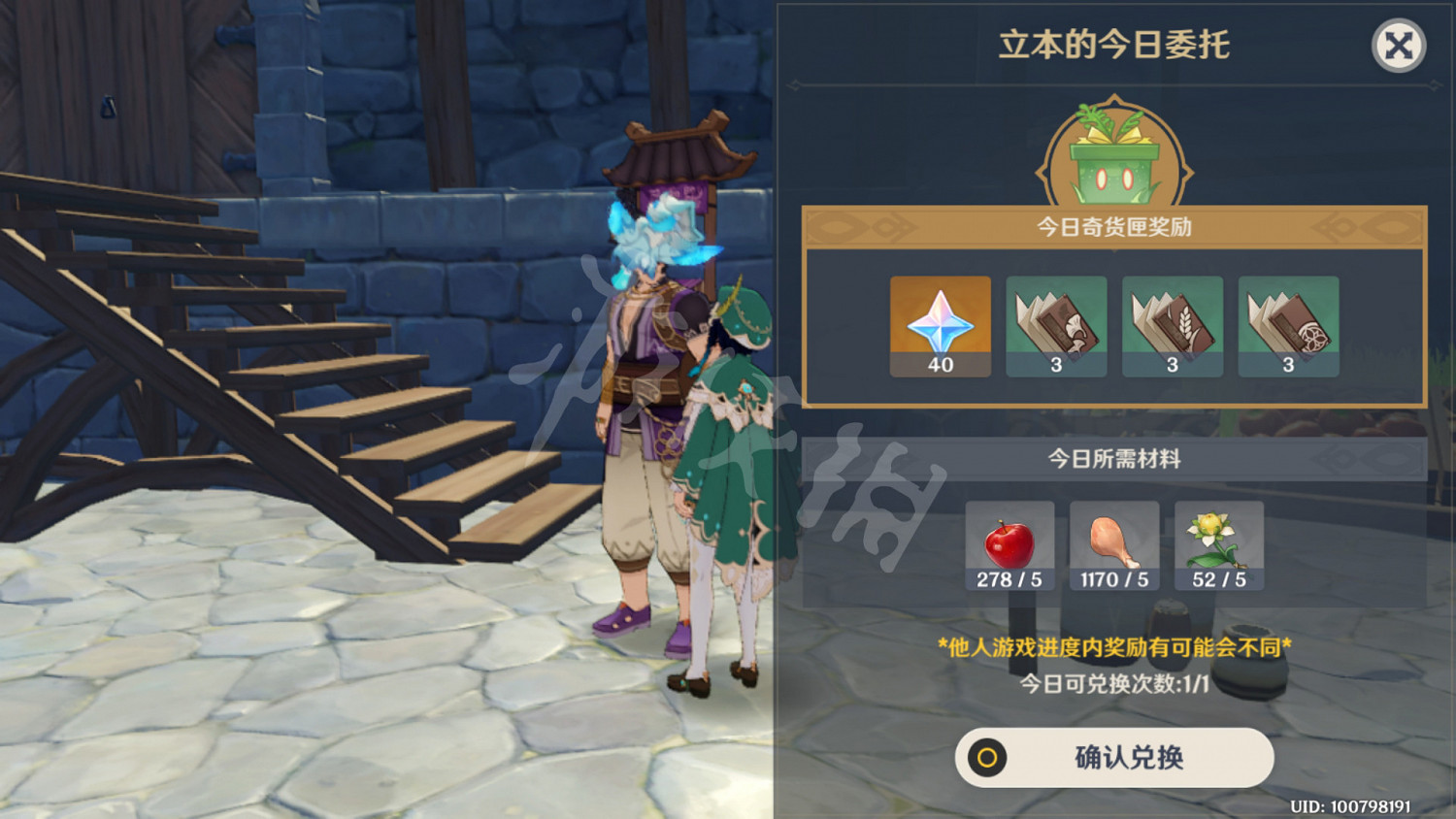Viewport: 1456px width, 819px height.
Task: Click the wheat-emblem talent book reward
Action: tap(1172, 328)
